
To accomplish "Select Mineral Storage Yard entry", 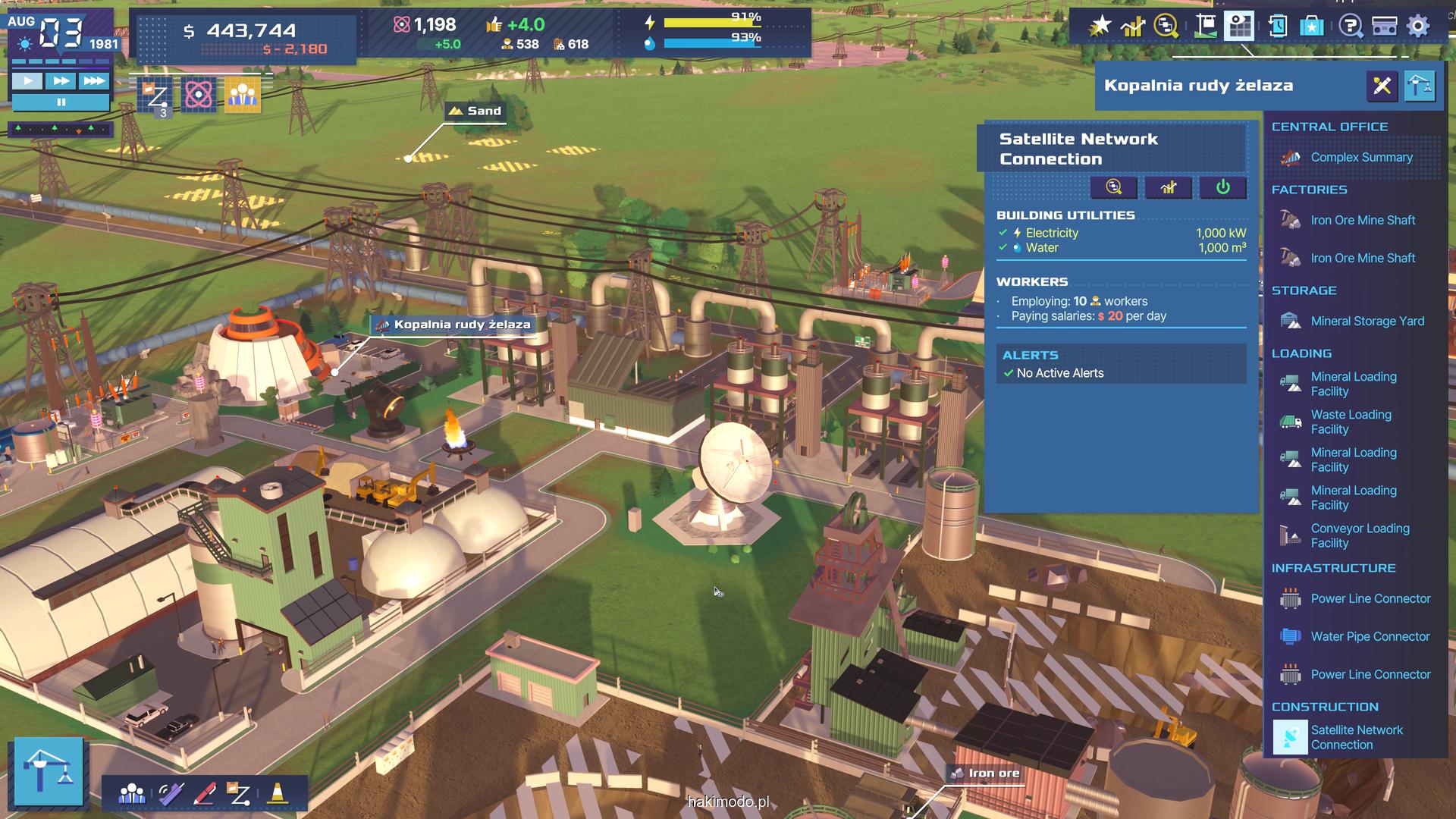I will click(1367, 322).
